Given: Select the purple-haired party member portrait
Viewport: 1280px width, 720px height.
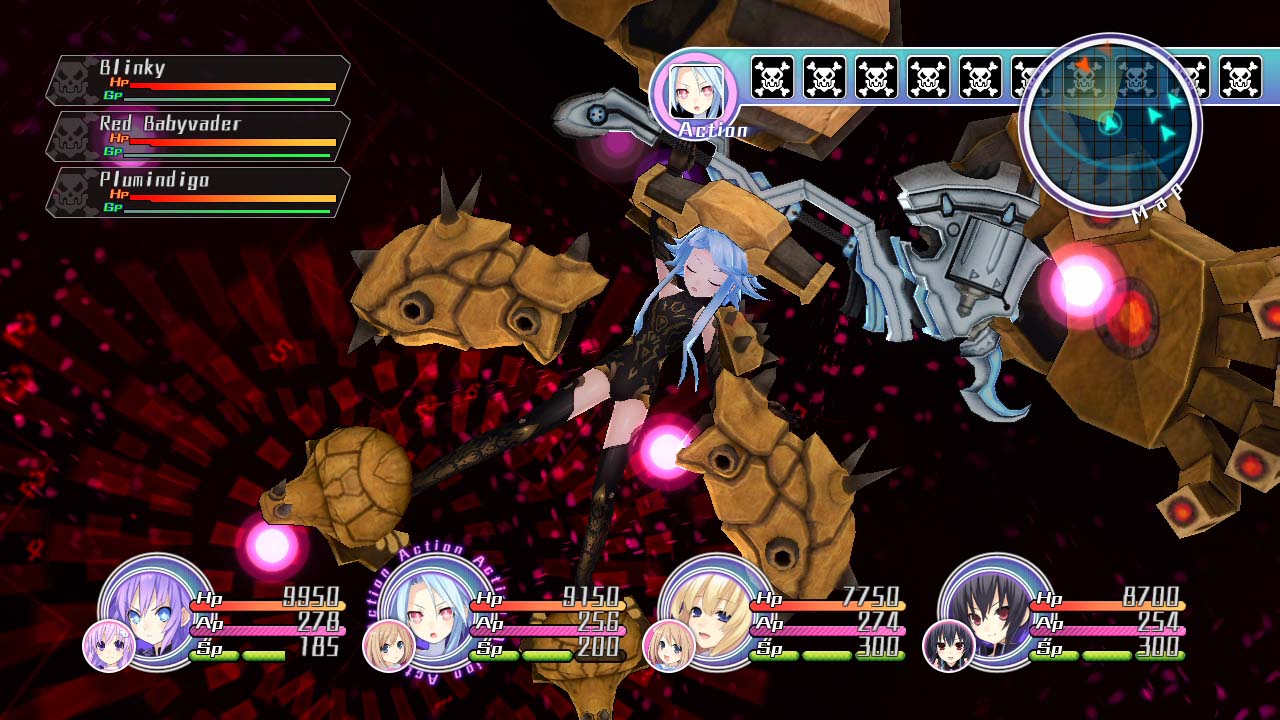Looking at the screenshot, I should [x=157, y=610].
